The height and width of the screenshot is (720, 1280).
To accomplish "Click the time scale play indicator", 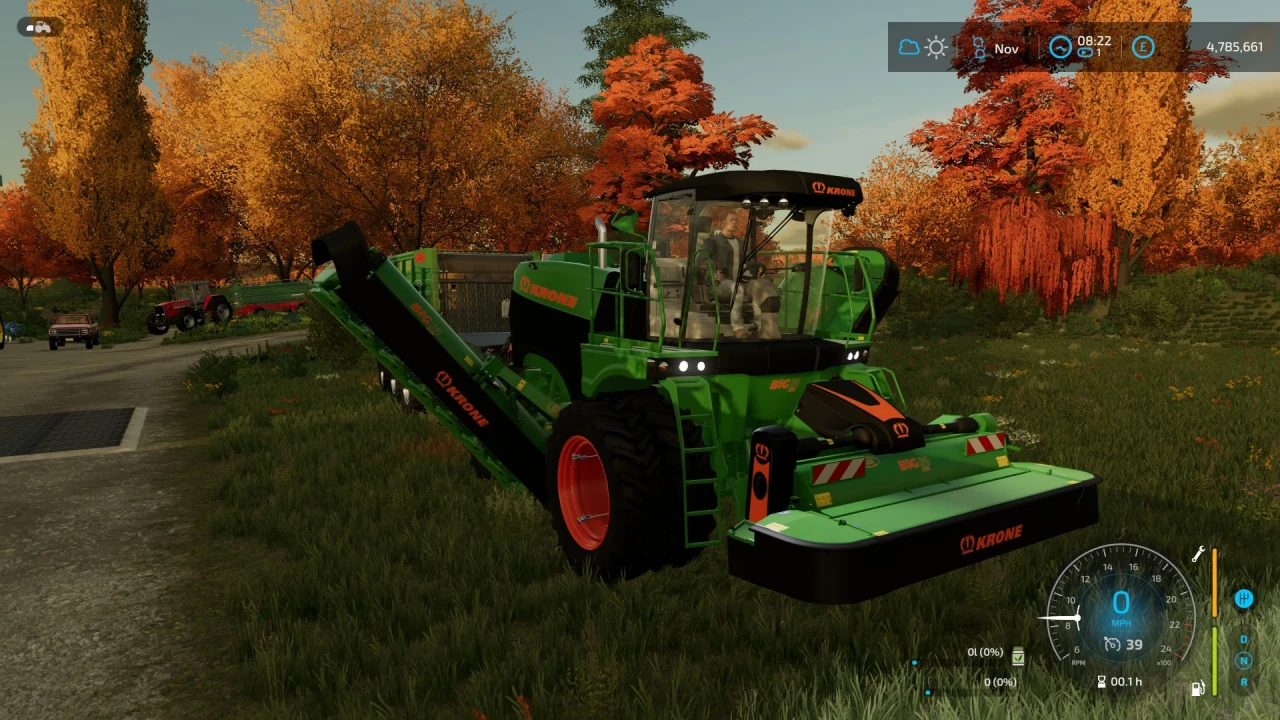I will click(x=1085, y=52).
